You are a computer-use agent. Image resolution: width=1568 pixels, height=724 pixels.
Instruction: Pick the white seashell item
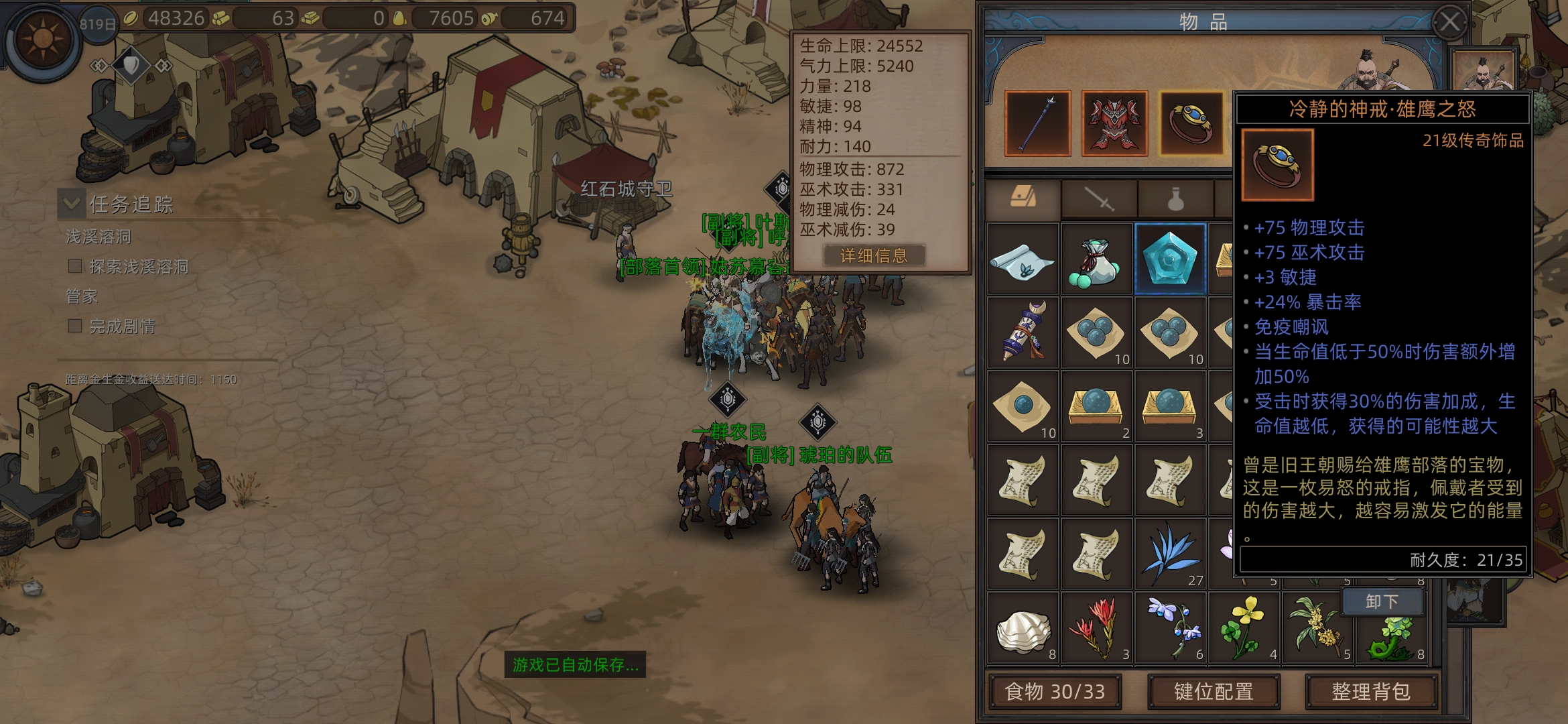coord(1023,629)
